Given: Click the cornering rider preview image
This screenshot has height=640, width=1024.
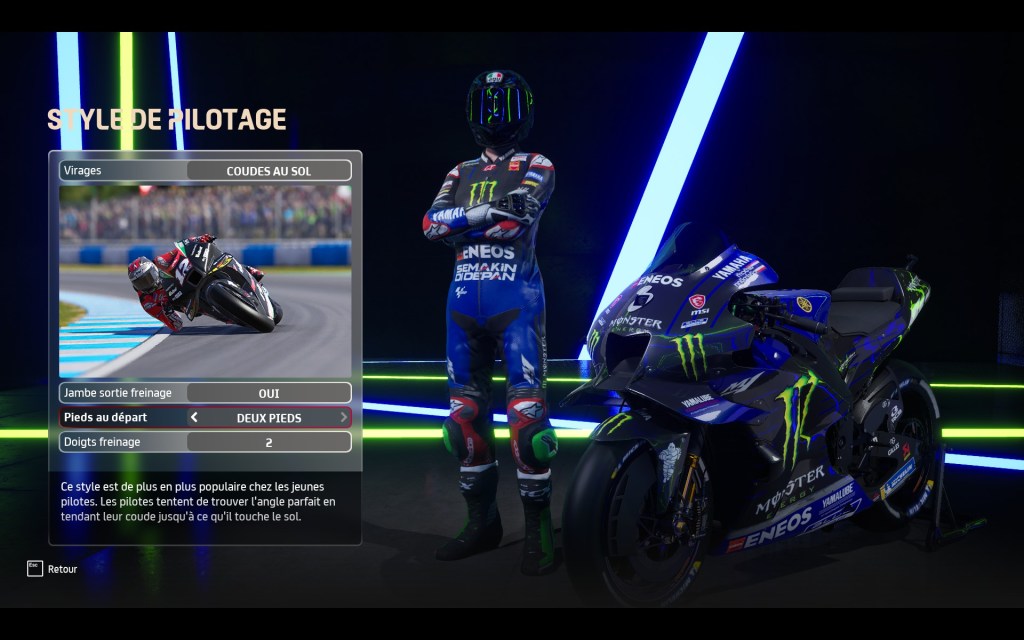Looking at the screenshot, I should 205,281.
